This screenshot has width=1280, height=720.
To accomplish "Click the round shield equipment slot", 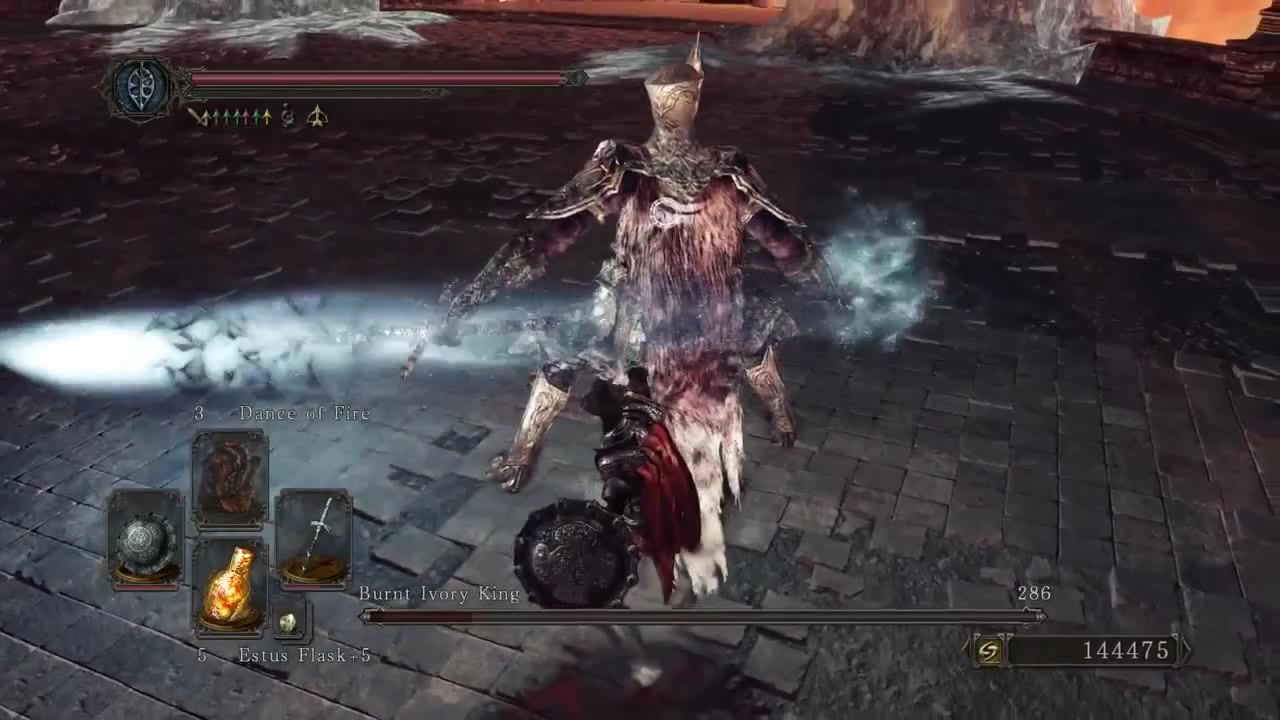I will (146, 538).
